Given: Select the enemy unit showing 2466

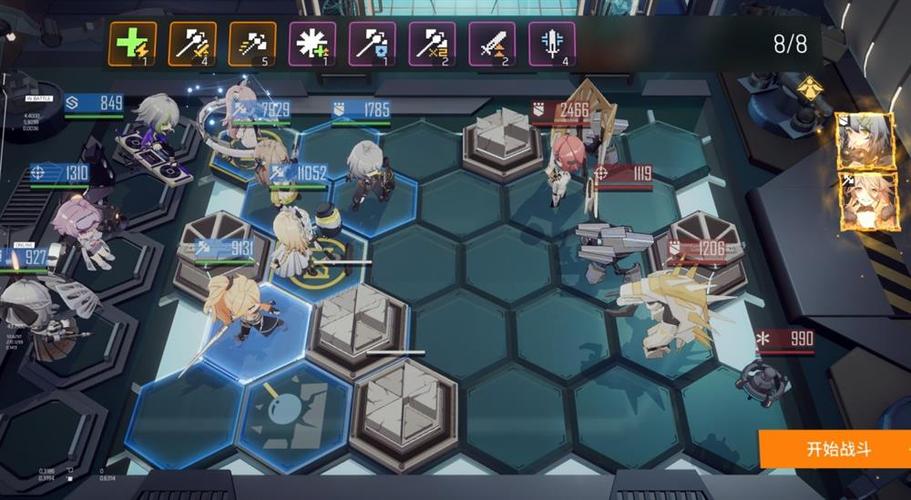Looking at the screenshot, I should (x=568, y=165).
